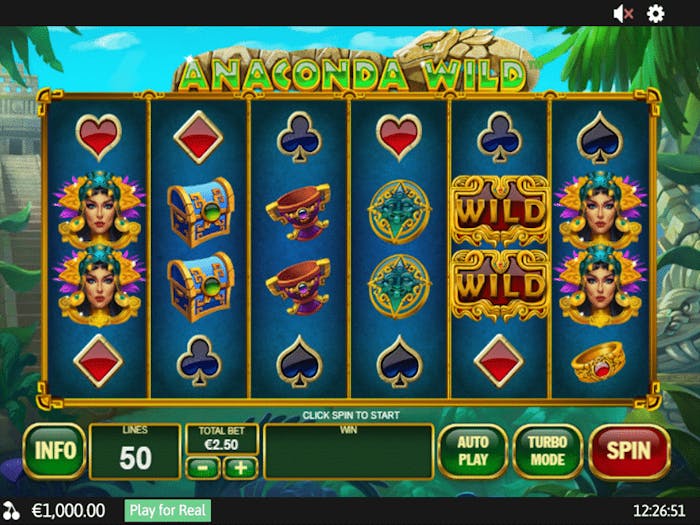Open settings with the gear icon
The width and height of the screenshot is (700, 525).
tap(656, 13)
